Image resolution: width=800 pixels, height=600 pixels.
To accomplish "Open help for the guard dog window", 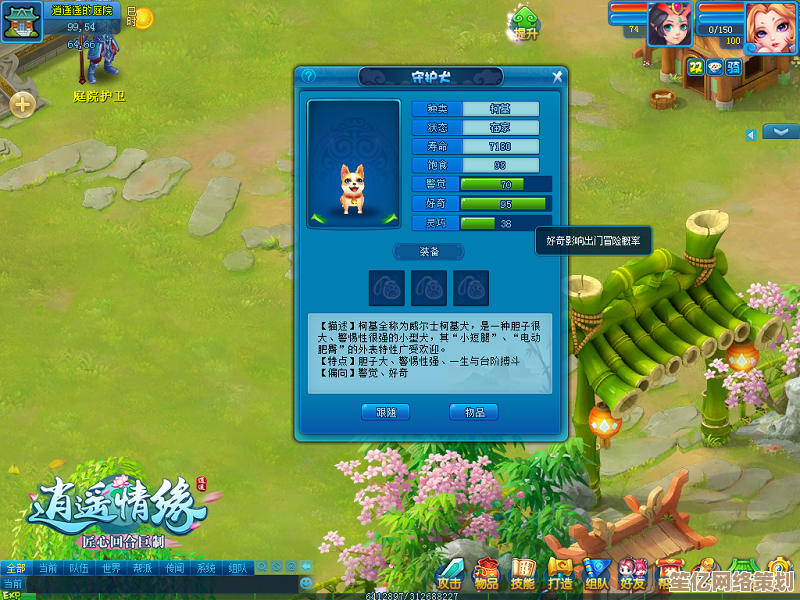I will (x=308, y=76).
